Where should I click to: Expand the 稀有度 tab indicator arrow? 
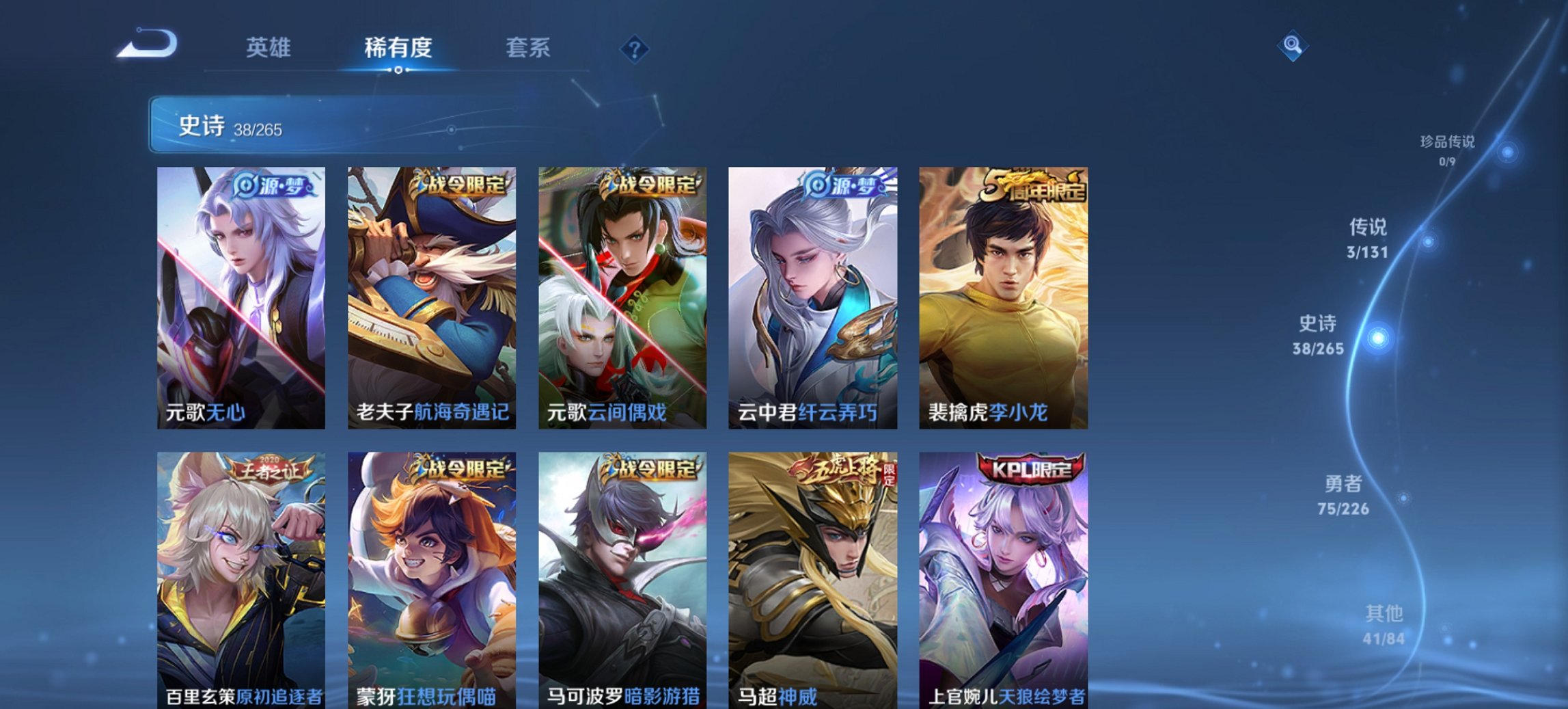(x=398, y=69)
